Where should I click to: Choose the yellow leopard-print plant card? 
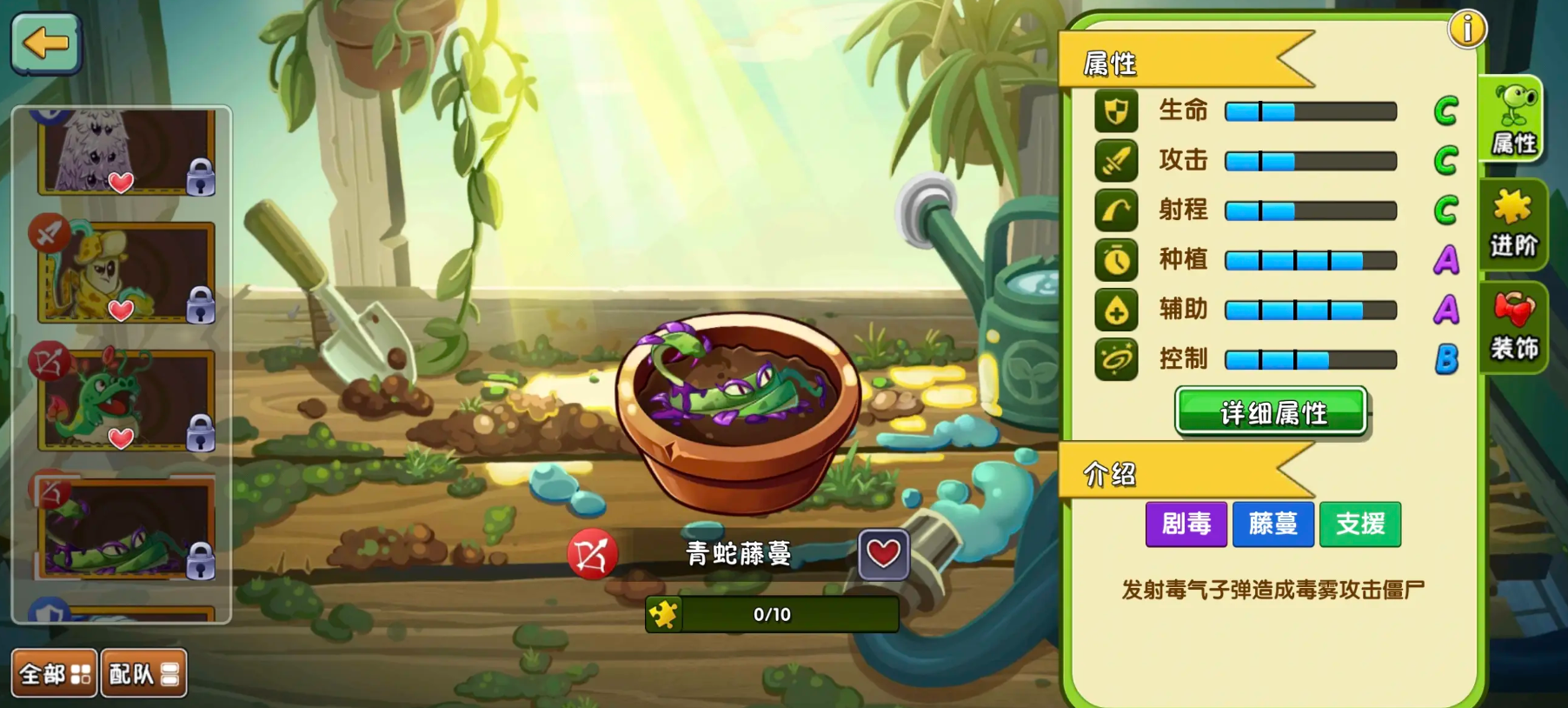click(125, 272)
